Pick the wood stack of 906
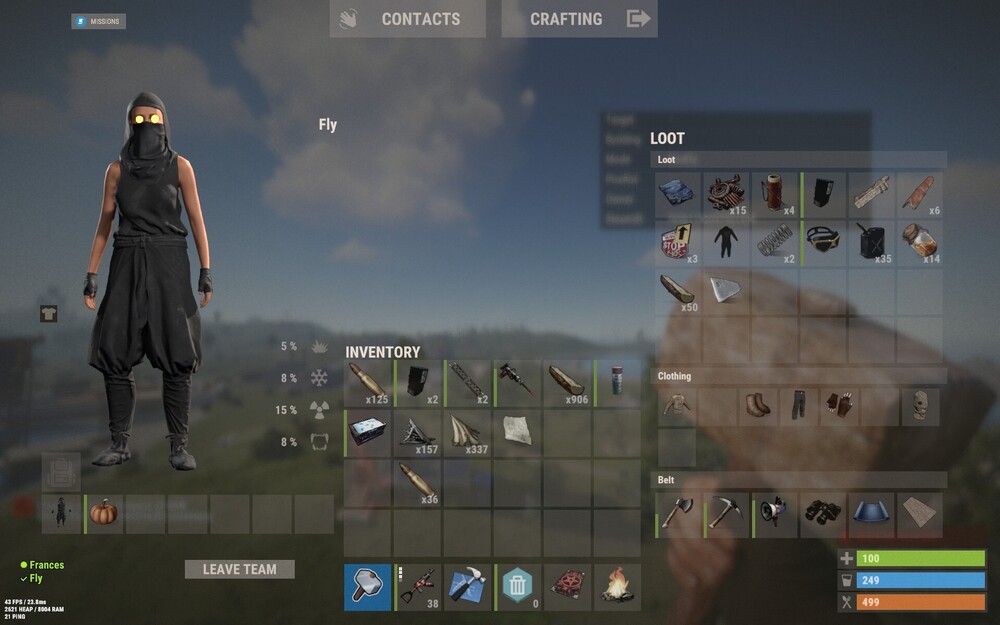The width and height of the screenshot is (1000, 625). click(566, 384)
